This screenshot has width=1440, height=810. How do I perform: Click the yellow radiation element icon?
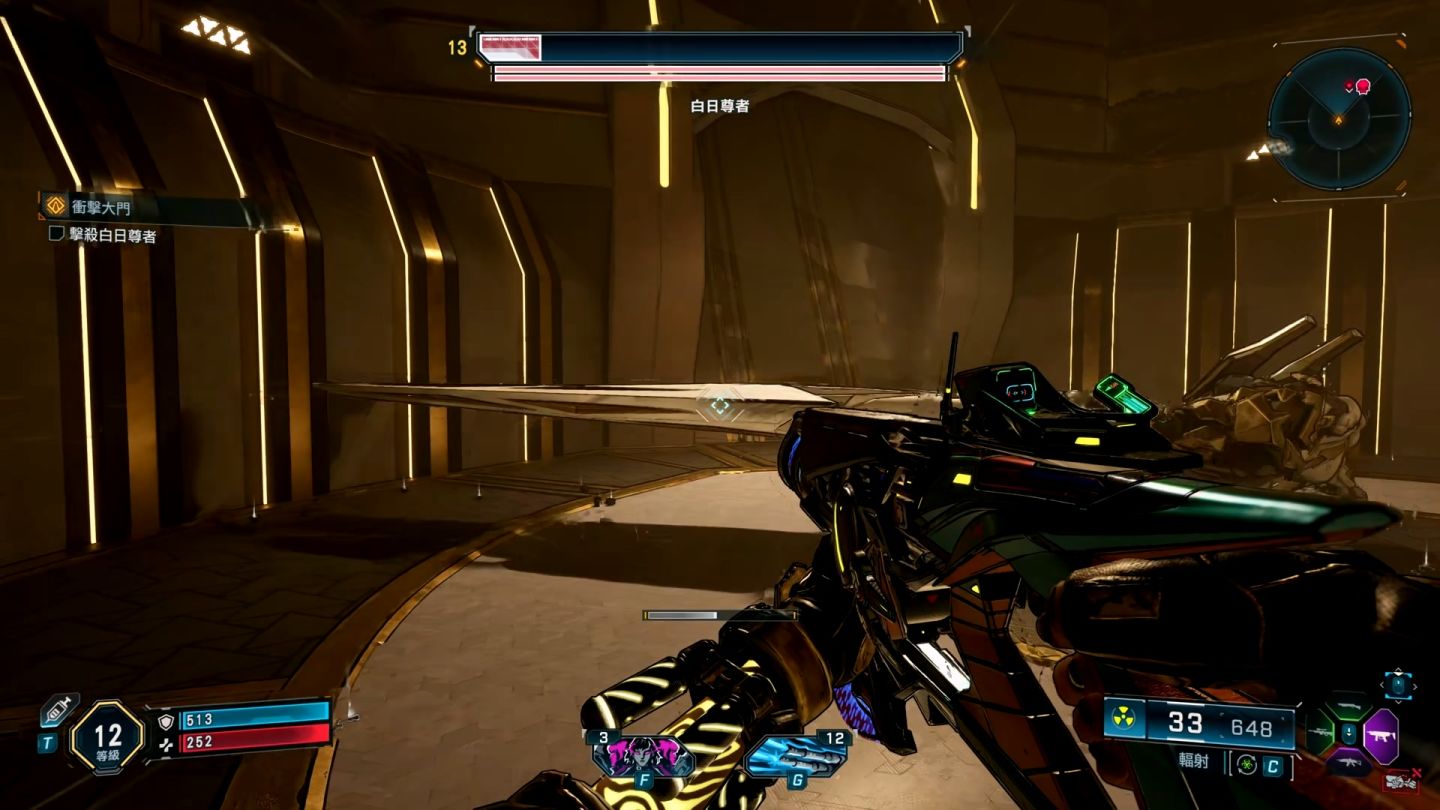click(x=1125, y=720)
